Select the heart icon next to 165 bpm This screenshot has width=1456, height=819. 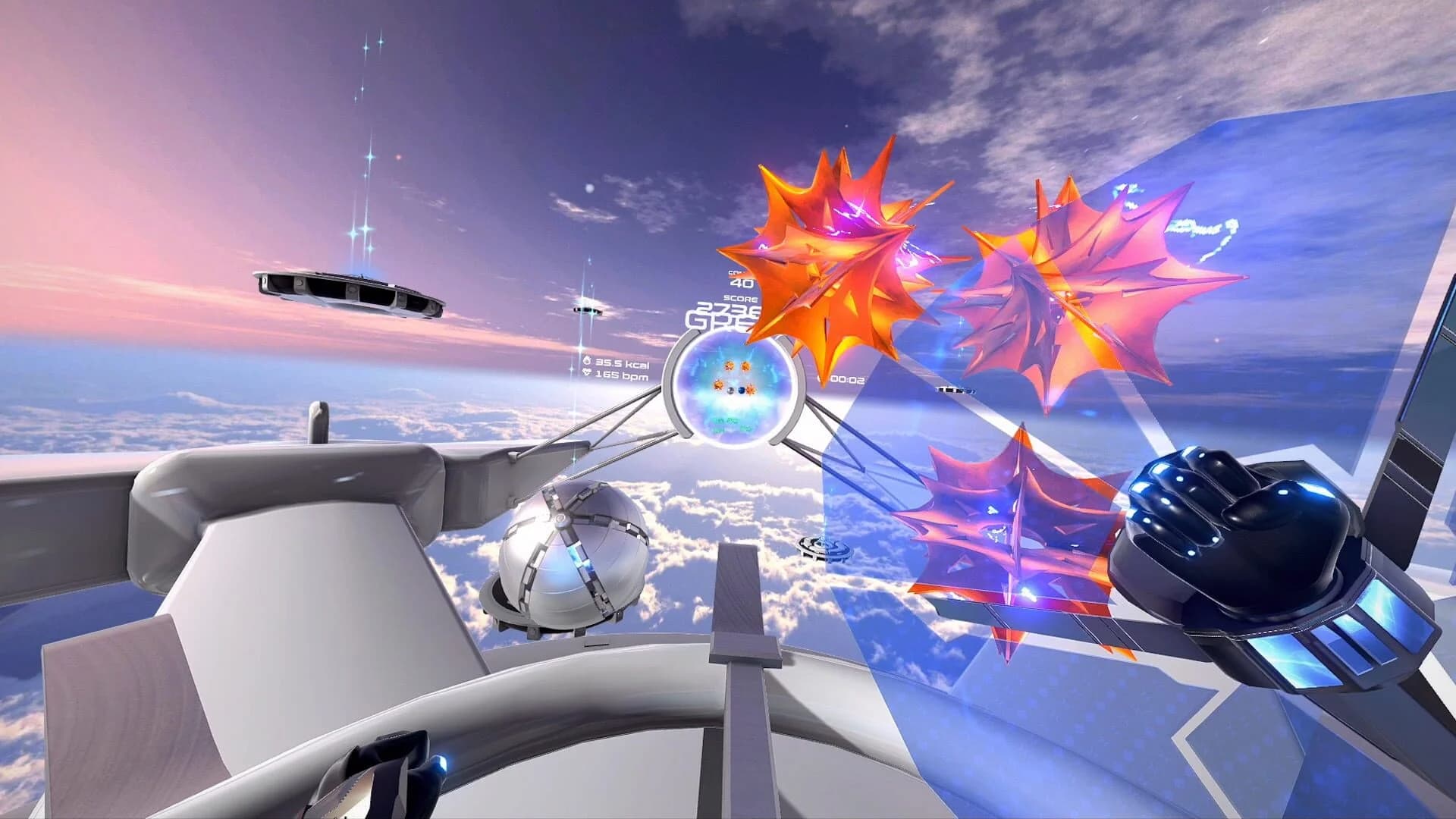point(586,374)
